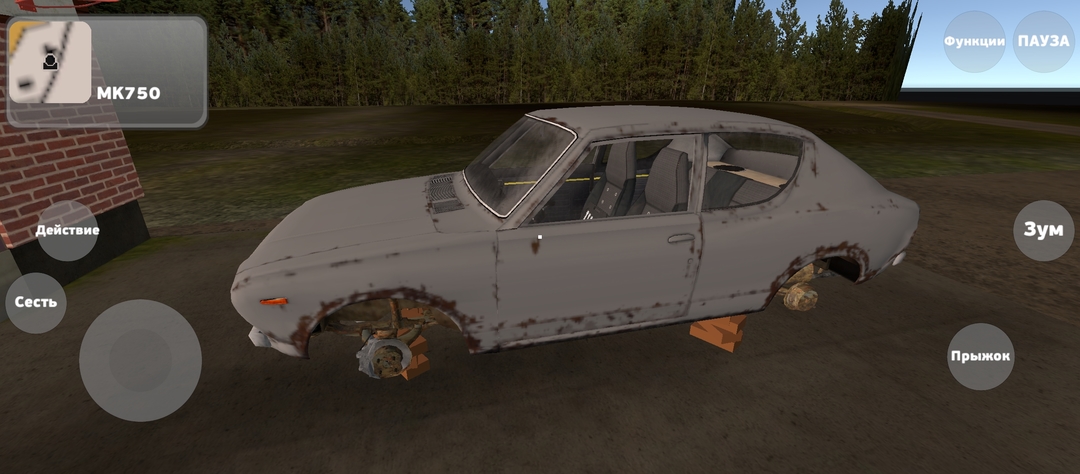Open the minimap thumbnail
This screenshot has width=1080, height=474.
point(50,62)
